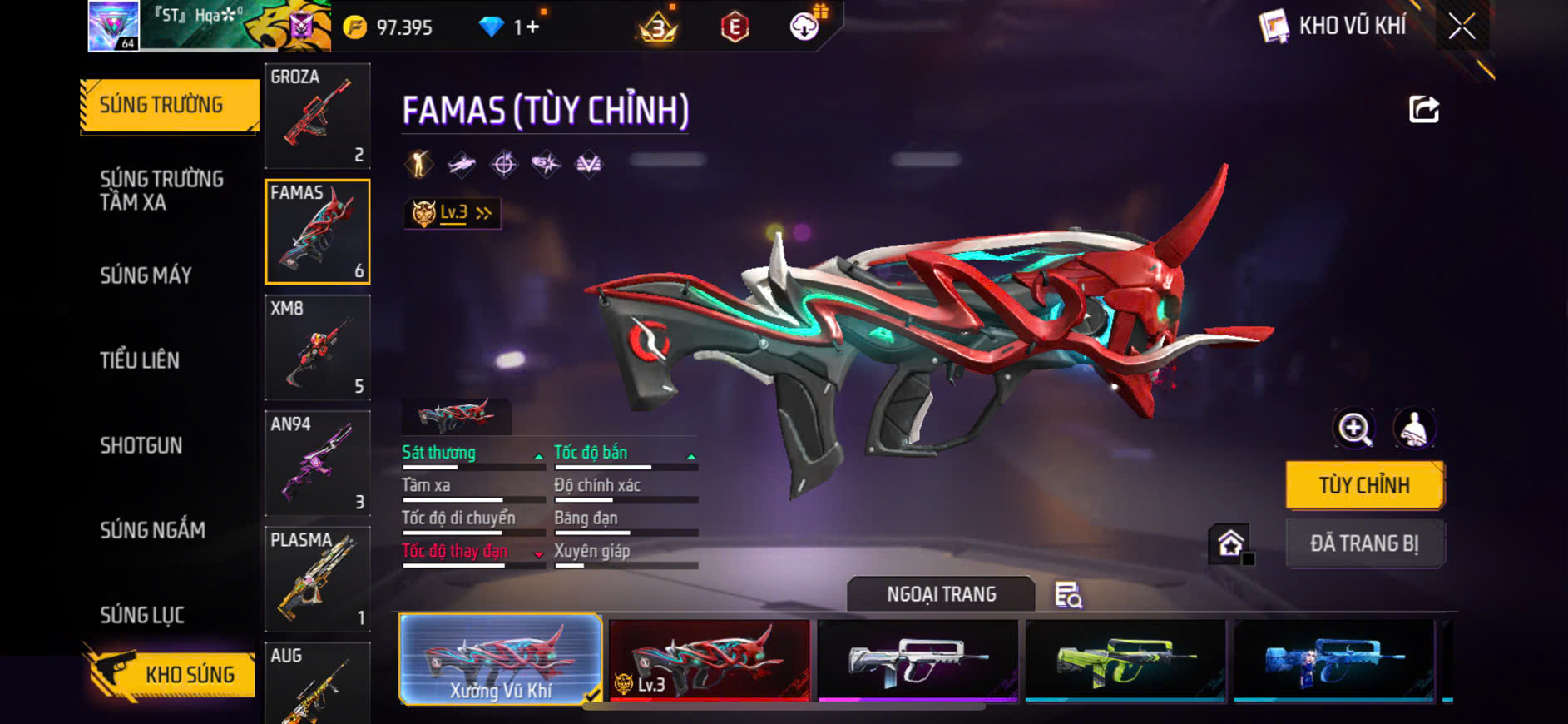
Task: Zoom in with the magnifier icon
Action: [x=1354, y=429]
